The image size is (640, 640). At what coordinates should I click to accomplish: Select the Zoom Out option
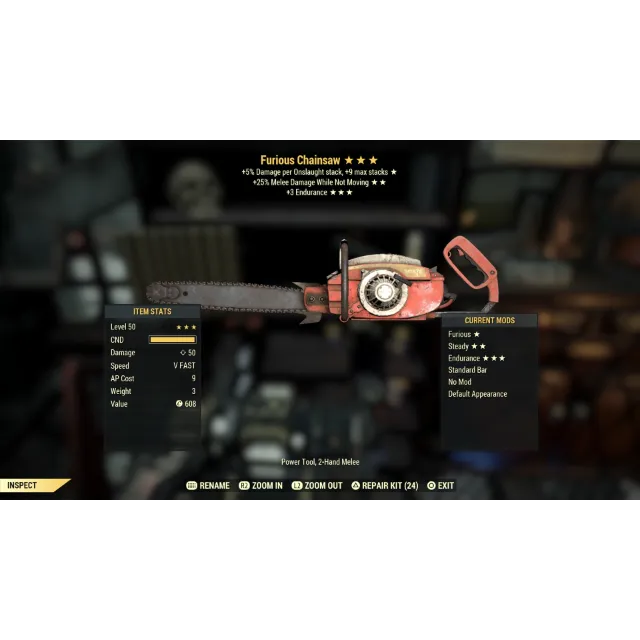(318, 486)
